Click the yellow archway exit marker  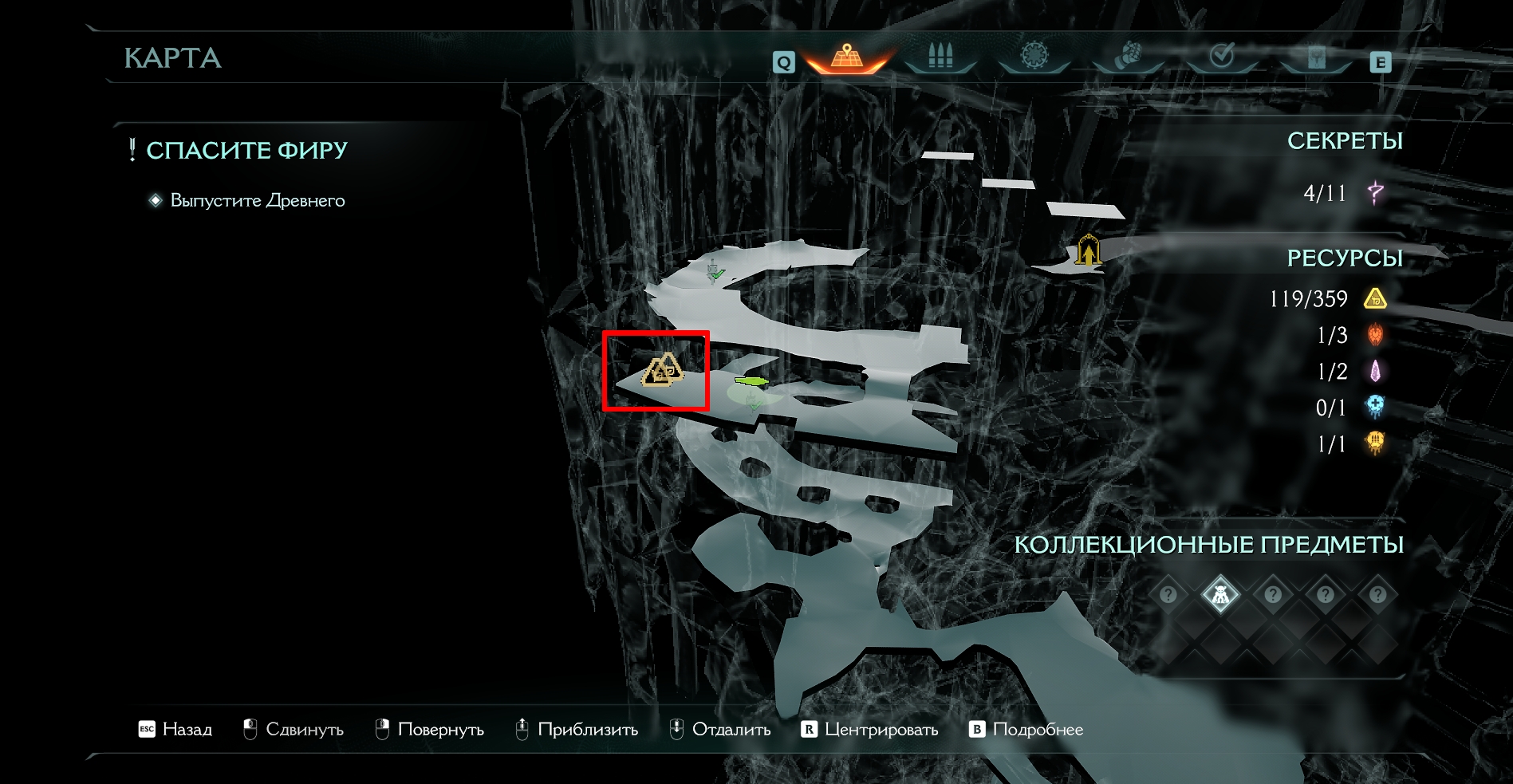pos(1088,250)
